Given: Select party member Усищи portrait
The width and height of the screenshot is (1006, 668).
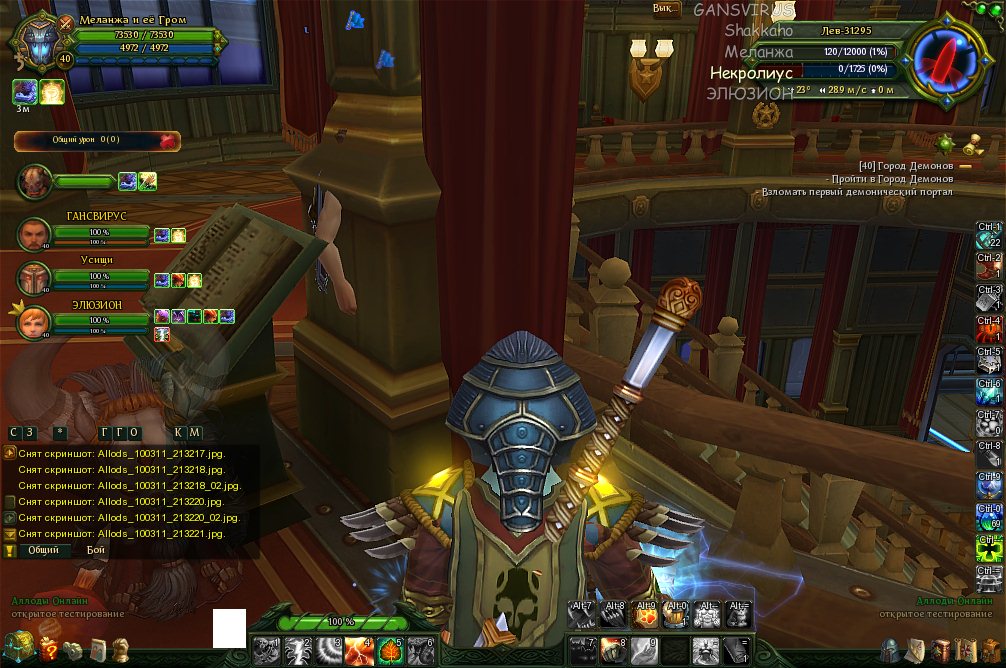Looking at the screenshot, I should point(34,278).
